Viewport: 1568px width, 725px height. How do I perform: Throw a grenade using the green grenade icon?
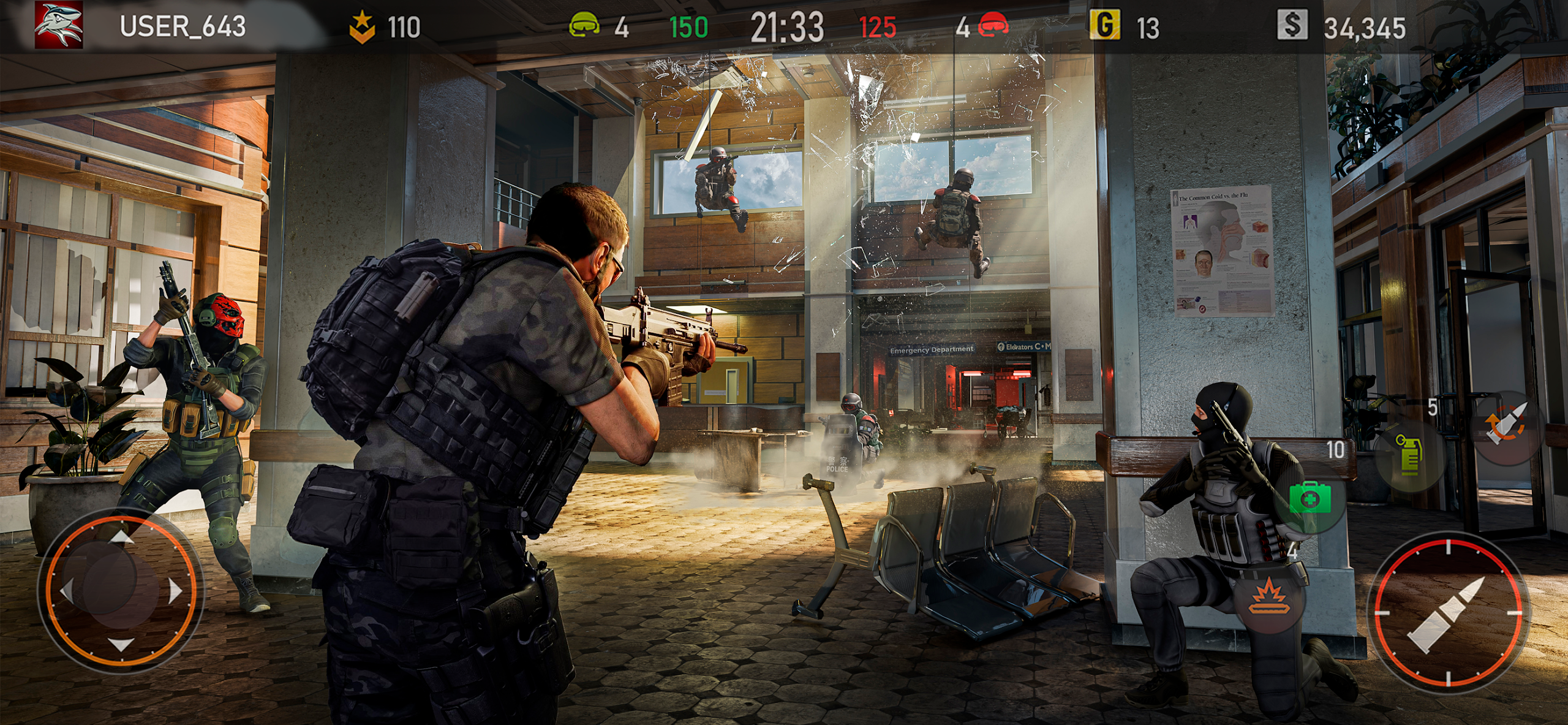(1408, 455)
